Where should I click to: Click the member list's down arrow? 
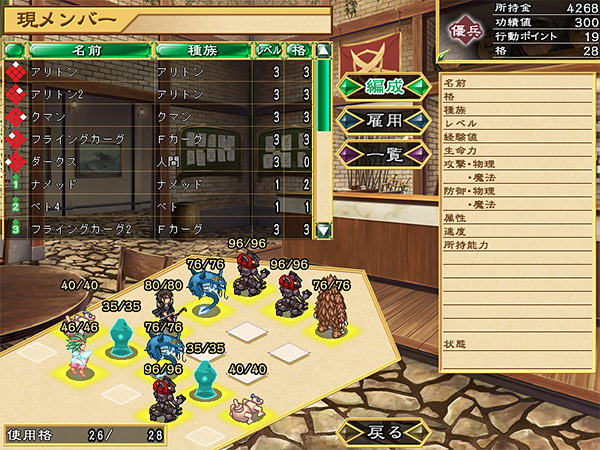coord(323,229)
